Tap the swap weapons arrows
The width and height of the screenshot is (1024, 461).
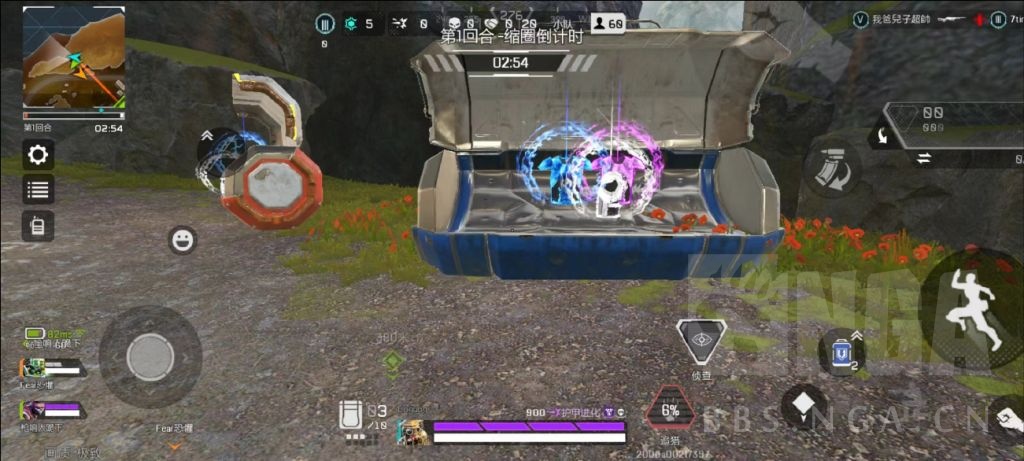925,157
